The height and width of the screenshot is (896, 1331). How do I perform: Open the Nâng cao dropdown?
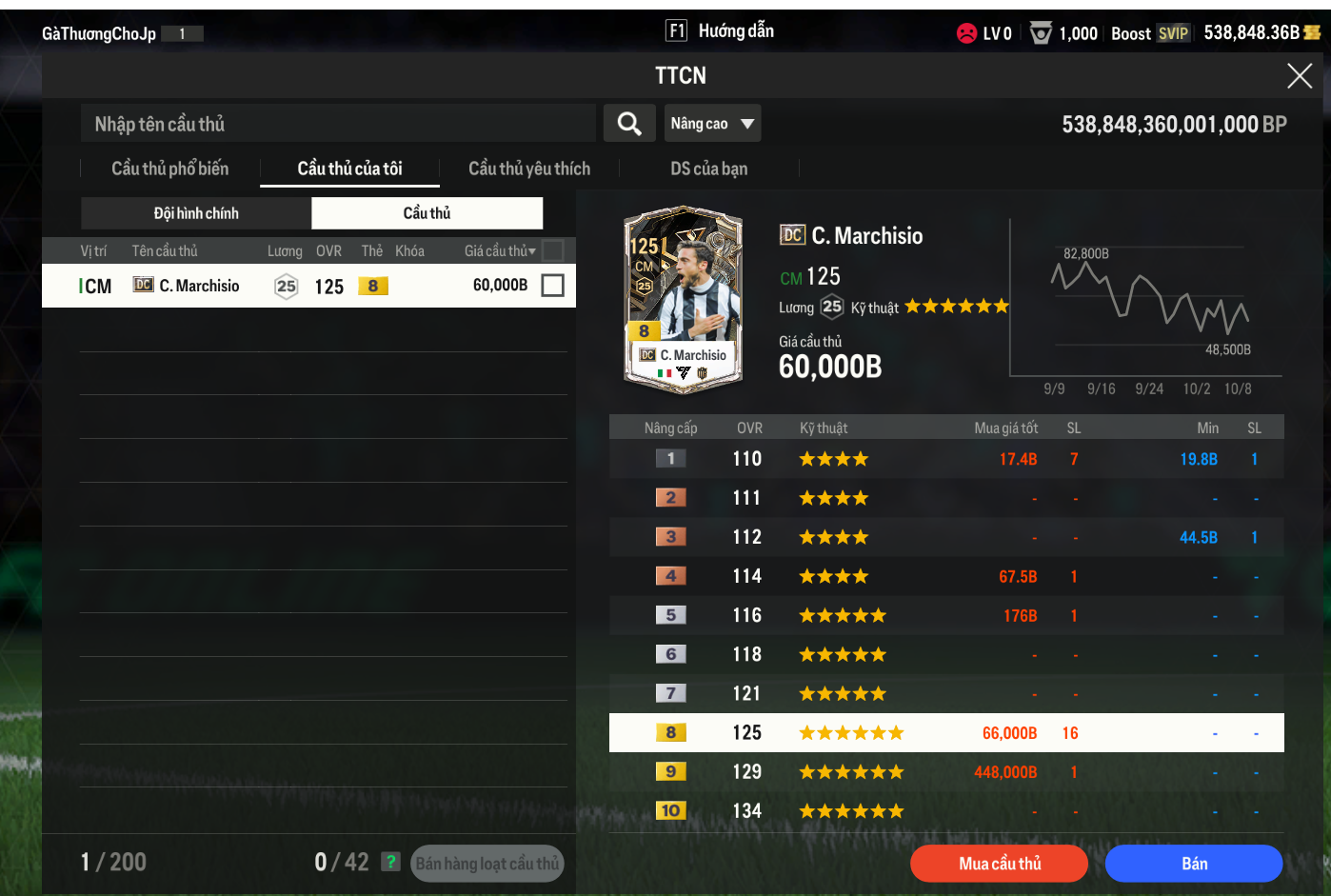(x=712, y=124)
